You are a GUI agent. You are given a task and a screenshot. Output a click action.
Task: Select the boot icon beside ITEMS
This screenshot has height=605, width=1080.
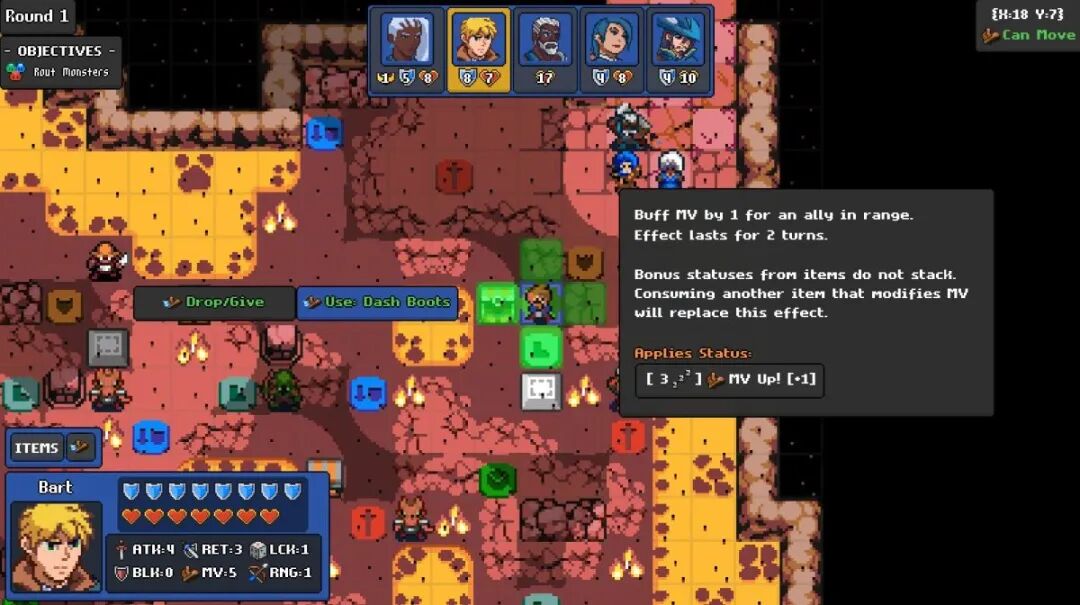pos(81,448)
